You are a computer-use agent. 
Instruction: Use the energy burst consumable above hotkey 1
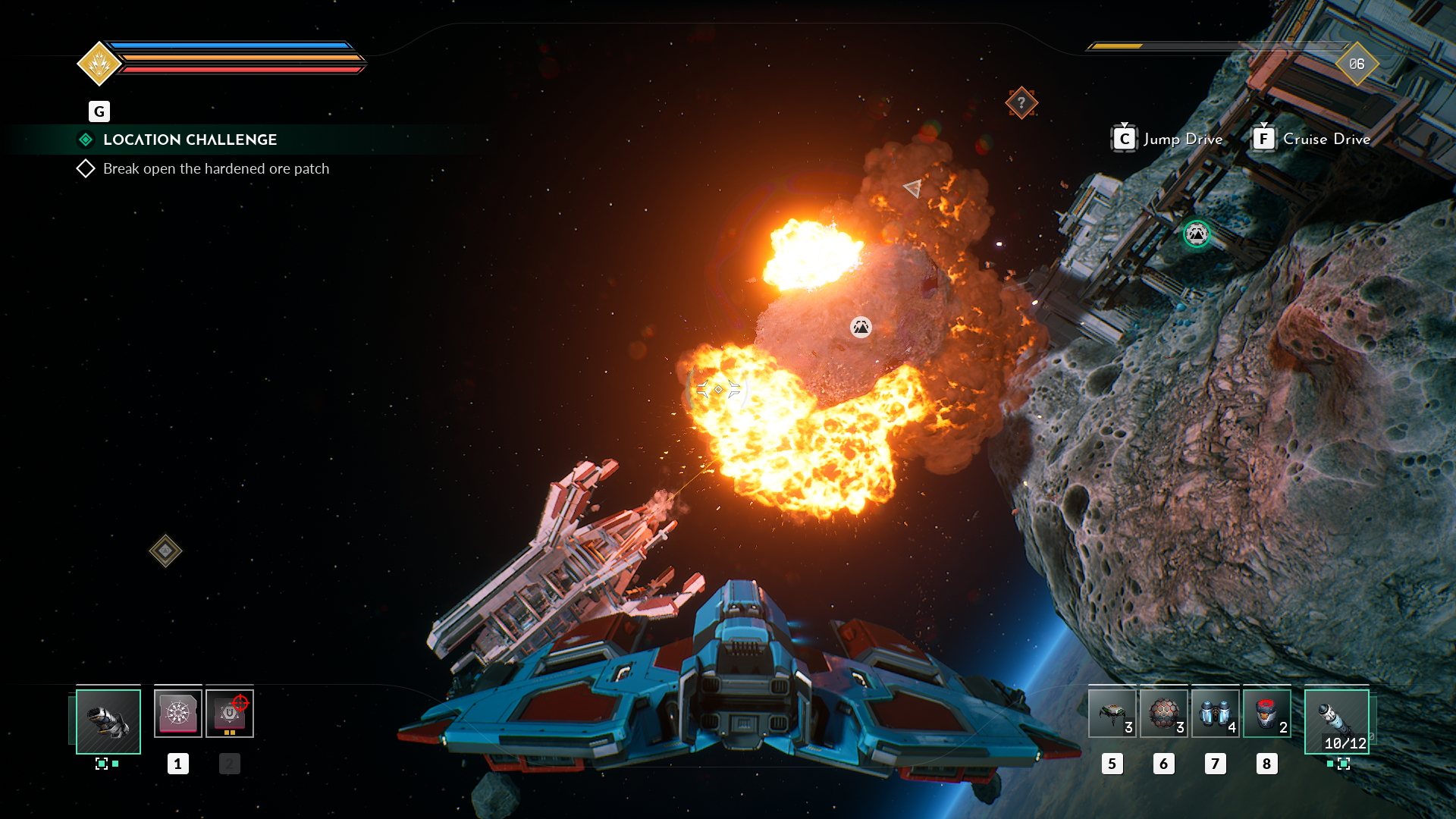coord(178,712)
